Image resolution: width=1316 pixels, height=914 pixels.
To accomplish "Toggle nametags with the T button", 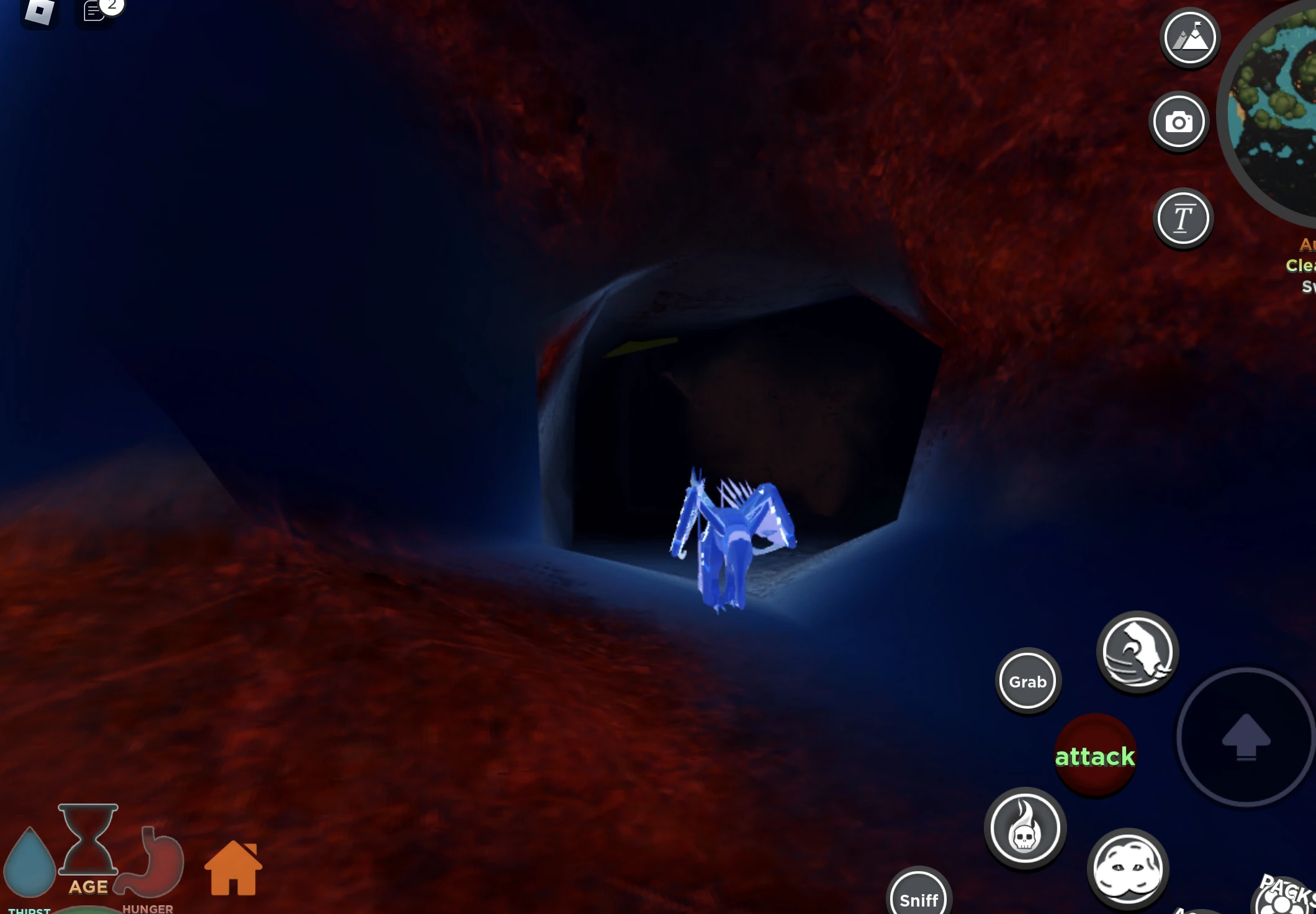I will (x=1183, y=217).
